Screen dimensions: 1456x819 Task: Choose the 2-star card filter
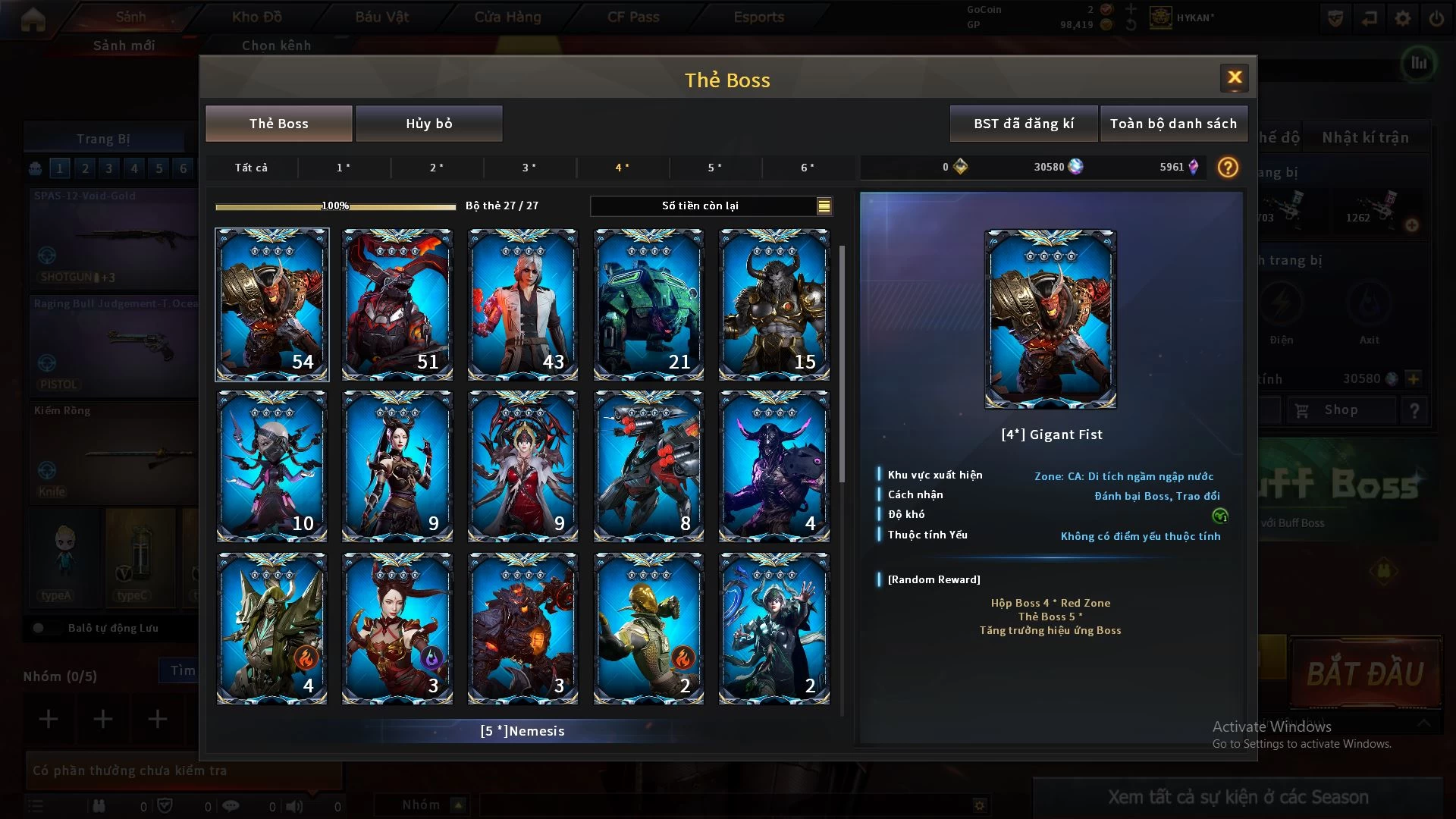[436, 168]
